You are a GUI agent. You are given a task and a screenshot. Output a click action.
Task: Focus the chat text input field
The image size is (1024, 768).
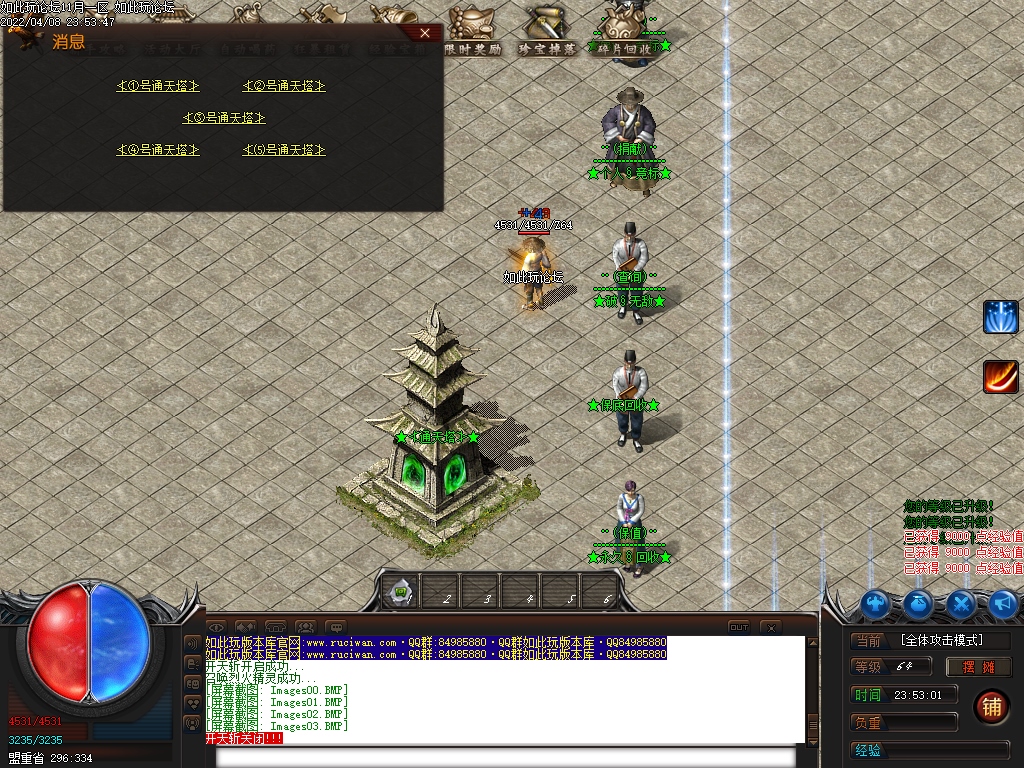coord(505,757)
